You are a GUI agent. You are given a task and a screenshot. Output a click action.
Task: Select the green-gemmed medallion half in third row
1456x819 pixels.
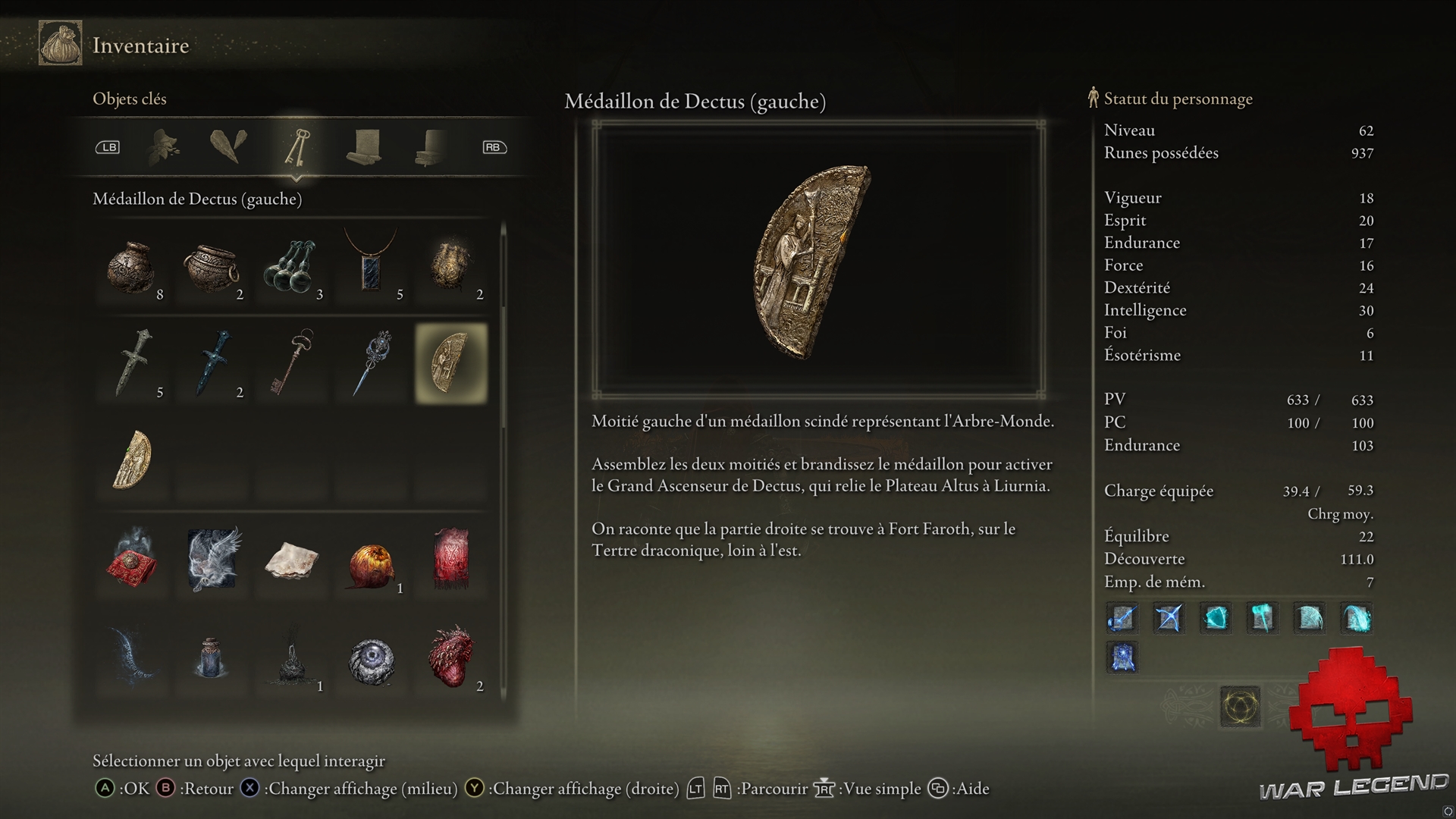tap(133, 460)
